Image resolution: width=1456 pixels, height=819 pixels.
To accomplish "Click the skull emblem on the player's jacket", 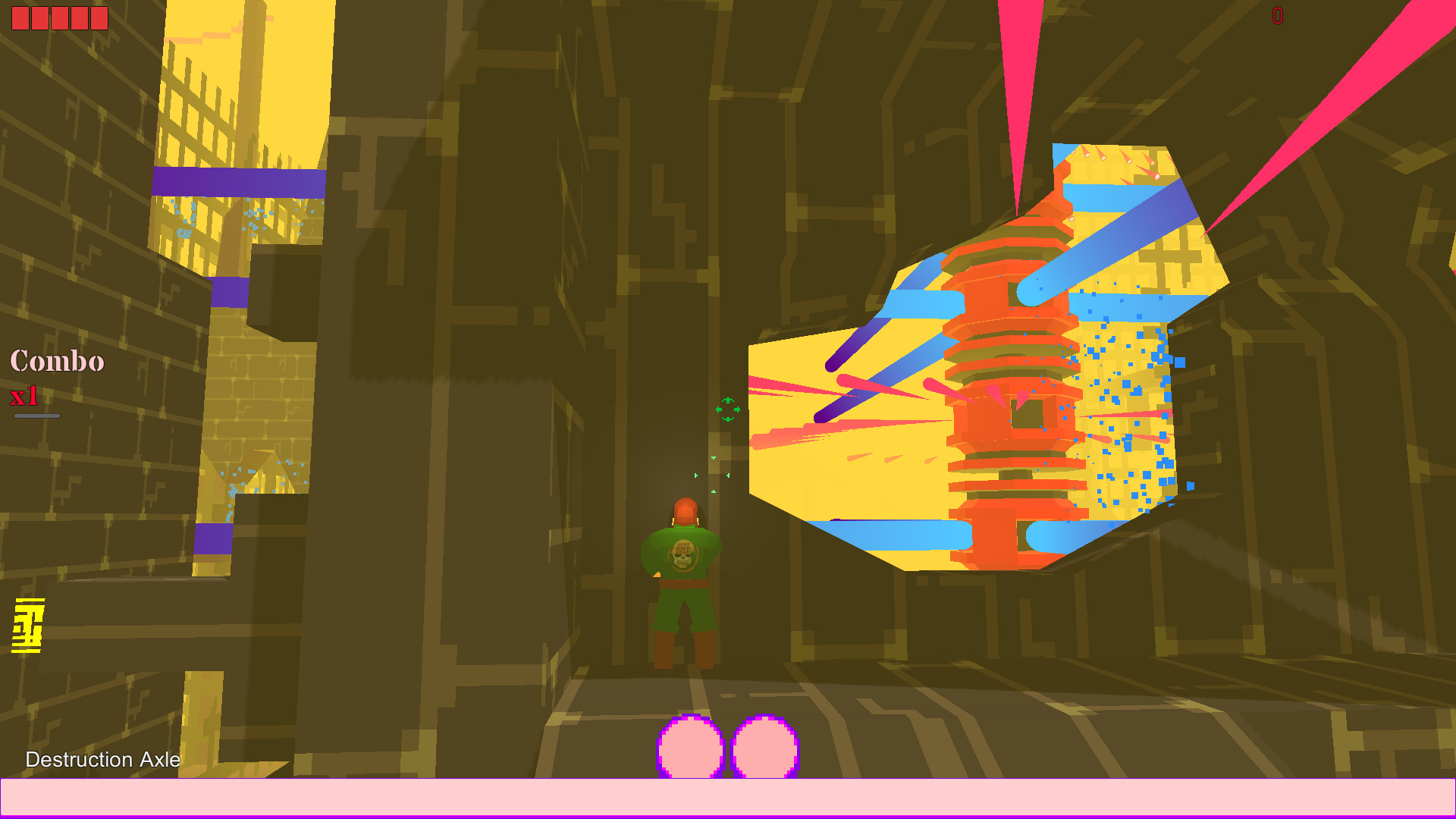I will (x=683, y=557).
